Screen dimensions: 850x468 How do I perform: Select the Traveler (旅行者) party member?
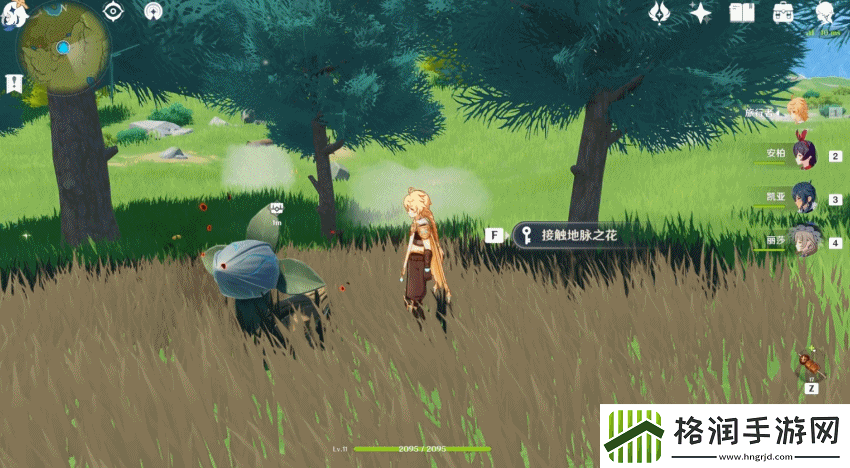tap(797, 110)
